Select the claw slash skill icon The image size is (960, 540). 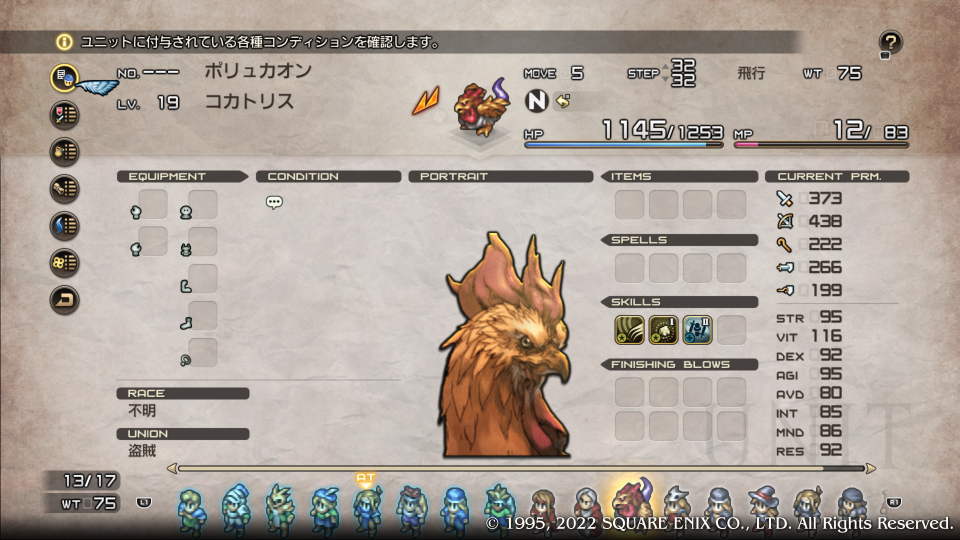coord(629,330)
